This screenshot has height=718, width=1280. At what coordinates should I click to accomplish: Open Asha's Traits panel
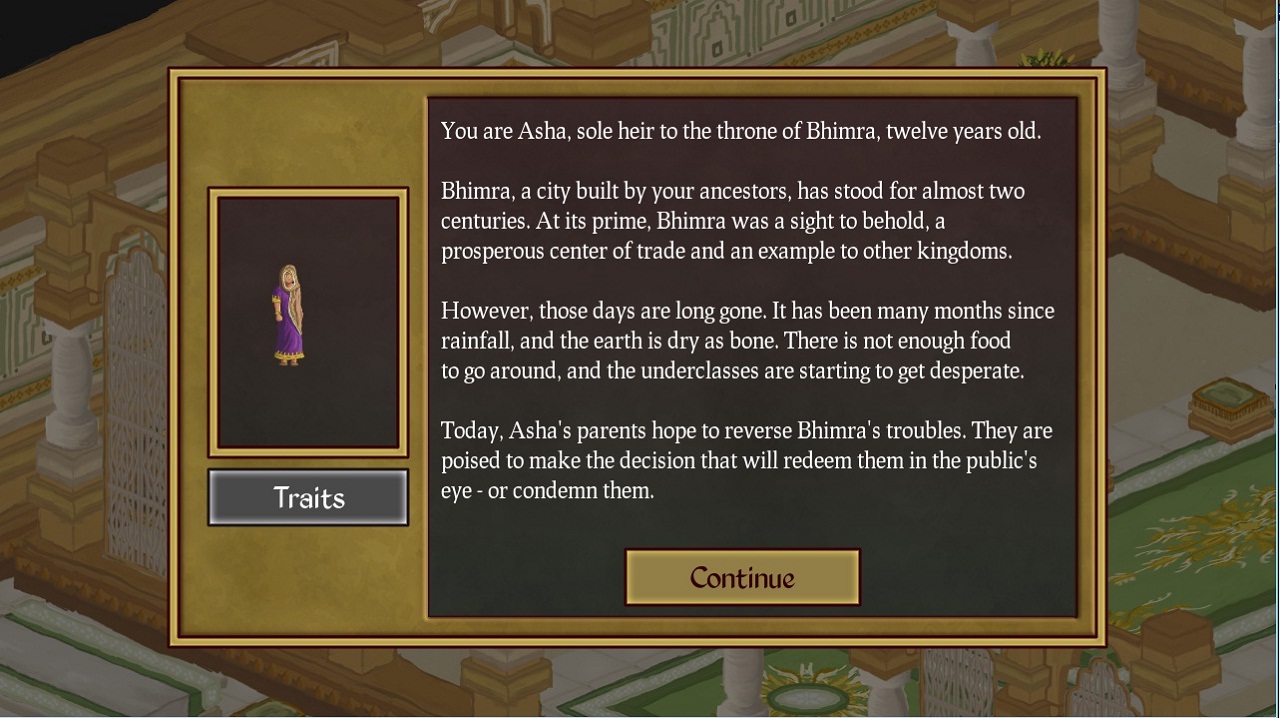[x=308, y=497]
